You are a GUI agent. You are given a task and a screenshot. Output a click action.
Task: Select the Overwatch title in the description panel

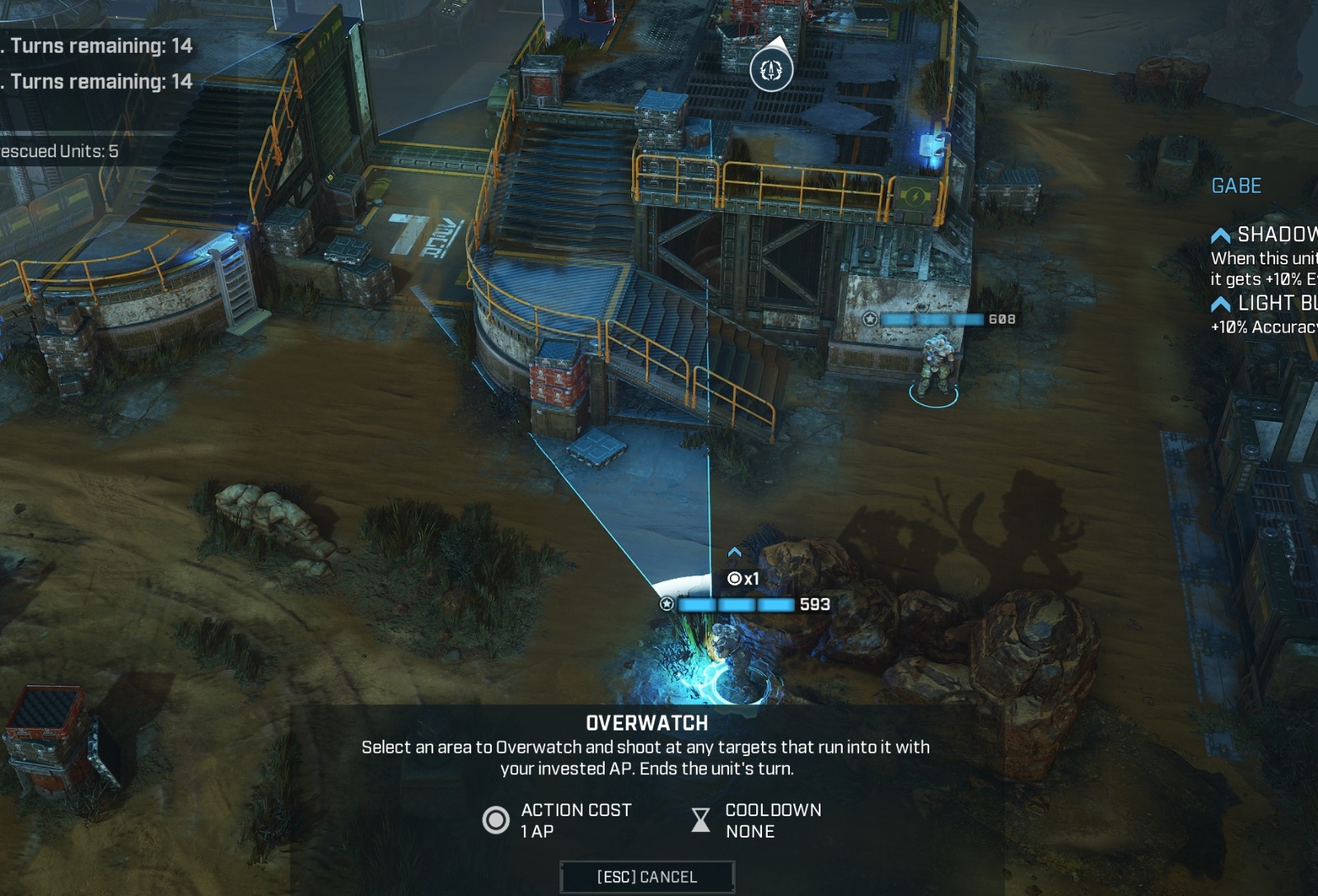pos(646,724)
